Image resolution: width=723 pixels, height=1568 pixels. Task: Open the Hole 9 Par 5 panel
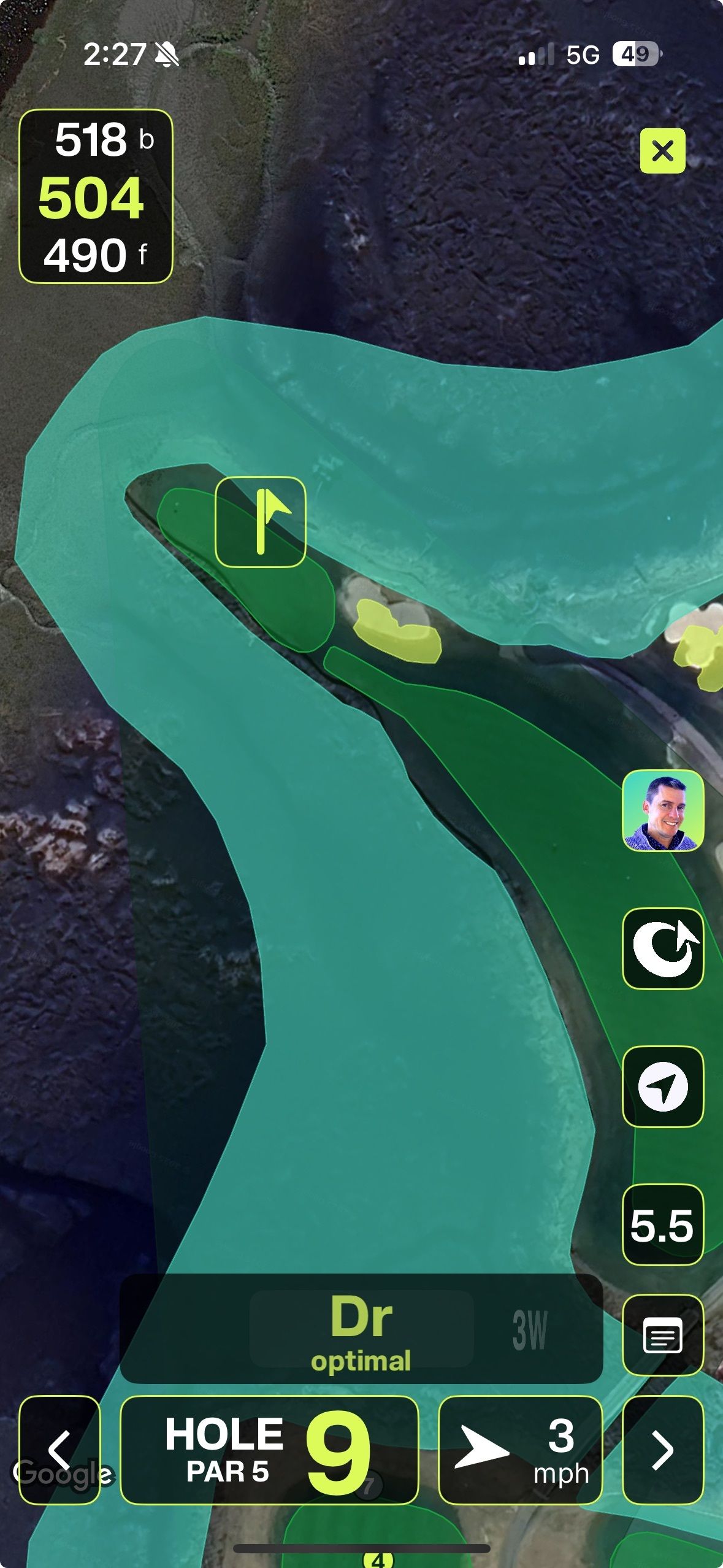coord(269,1450)
